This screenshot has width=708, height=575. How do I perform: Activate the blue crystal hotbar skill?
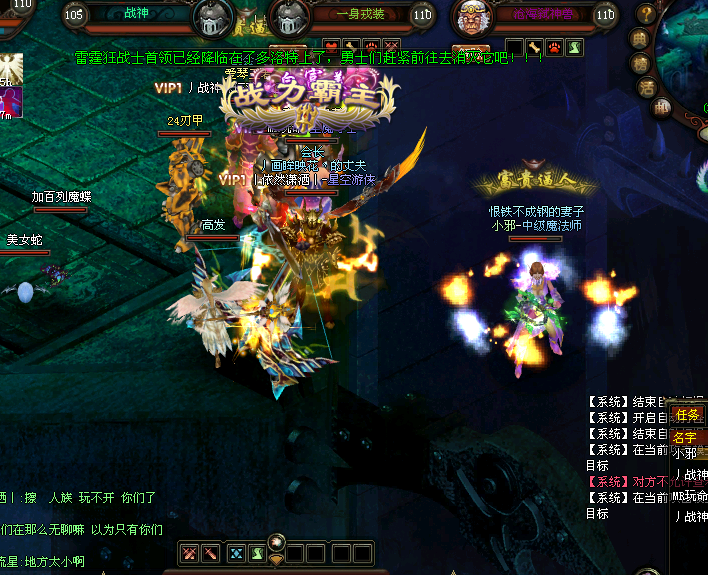point(237,553)
